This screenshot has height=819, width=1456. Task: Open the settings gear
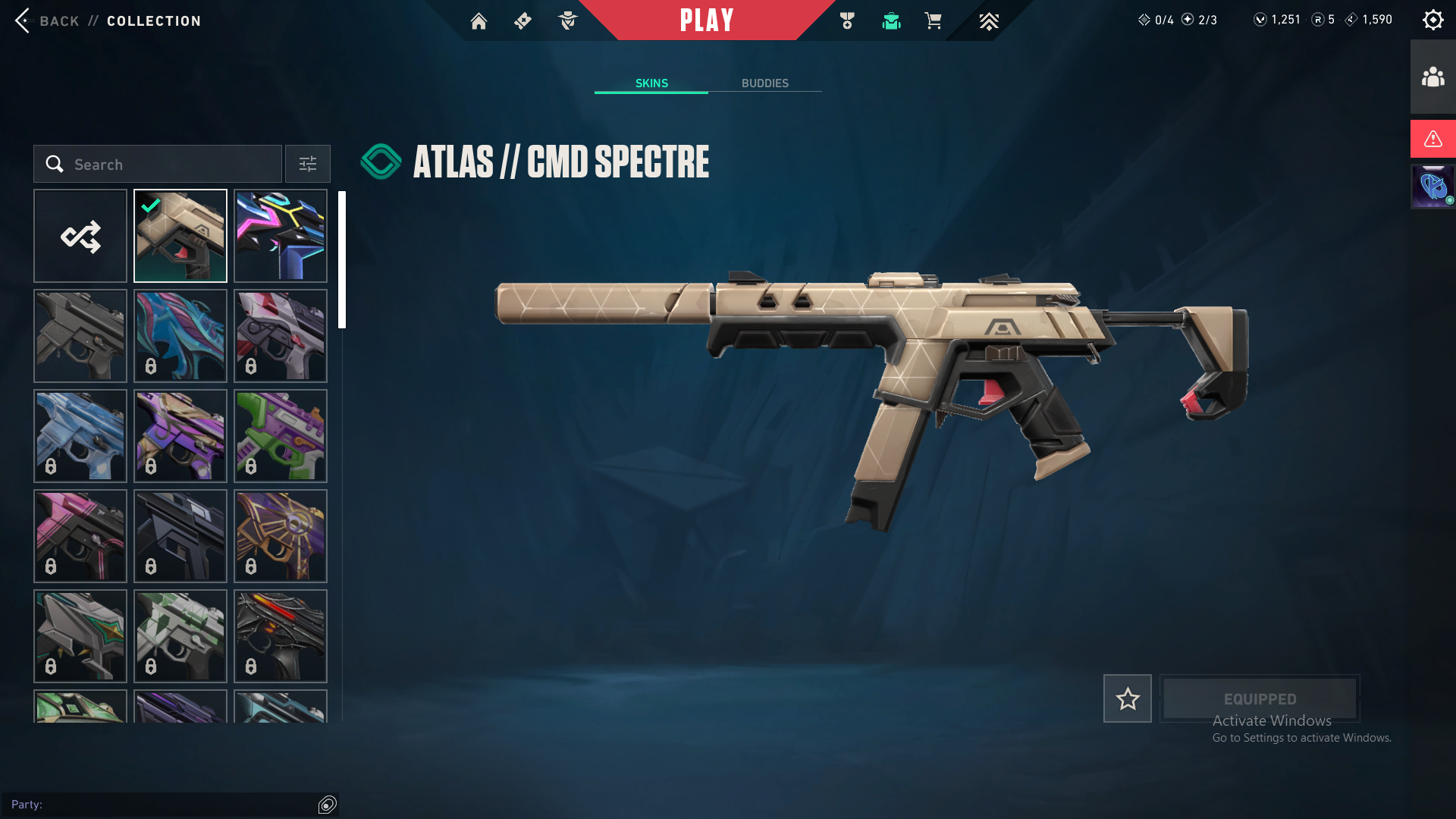click(x=1432, y=20)
